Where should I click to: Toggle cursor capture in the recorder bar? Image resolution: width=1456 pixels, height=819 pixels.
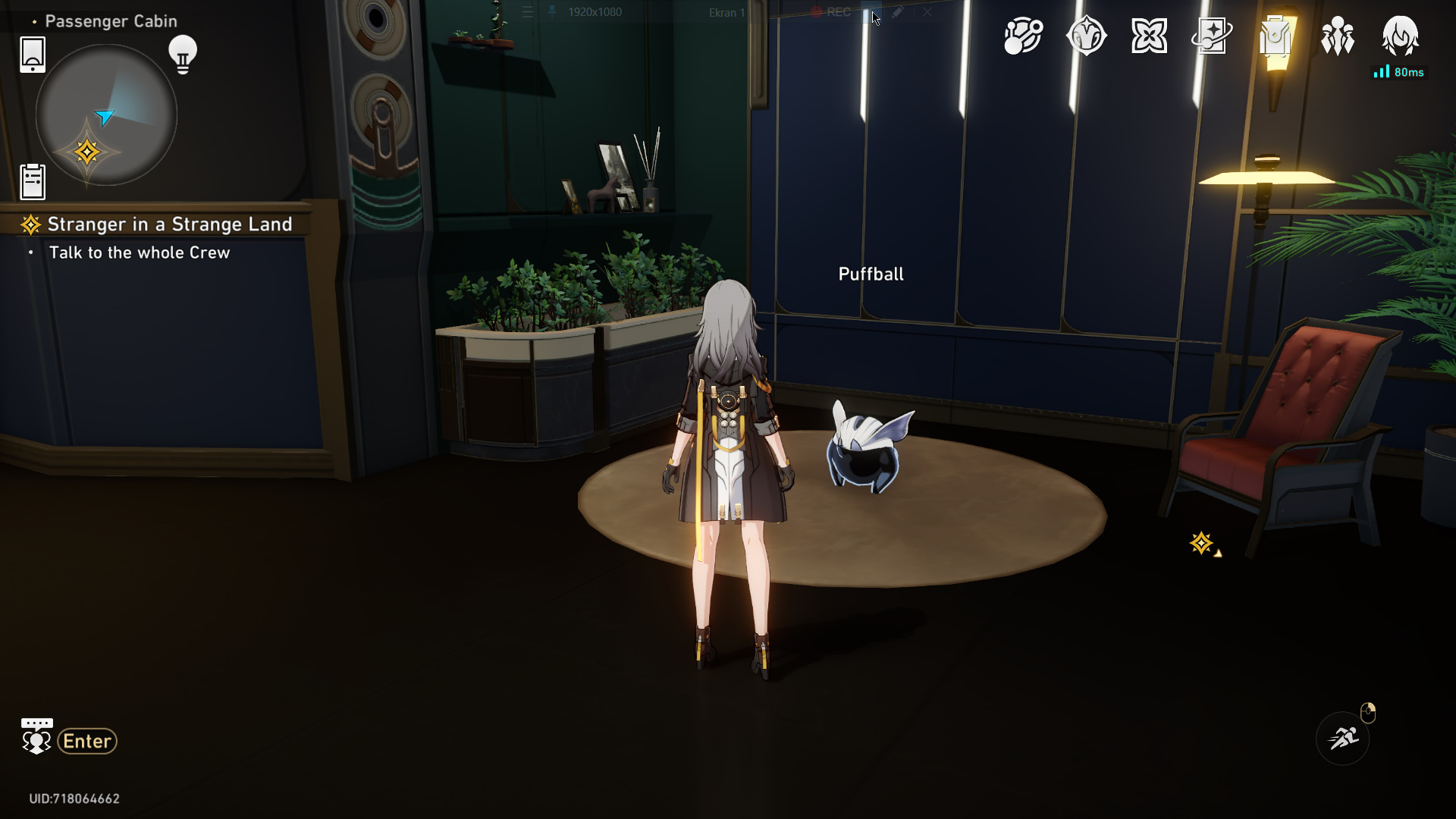click(872, 12)
